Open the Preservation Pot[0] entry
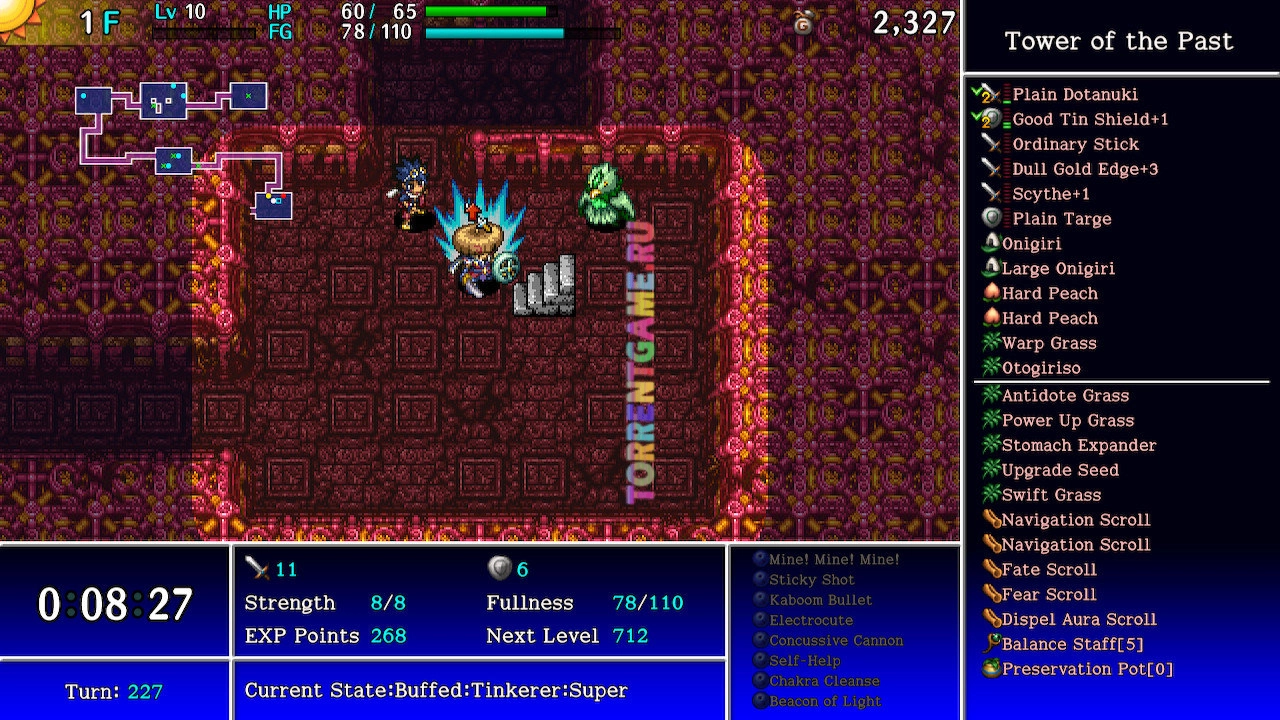The image size is (1280, 720). (1087, 670)
